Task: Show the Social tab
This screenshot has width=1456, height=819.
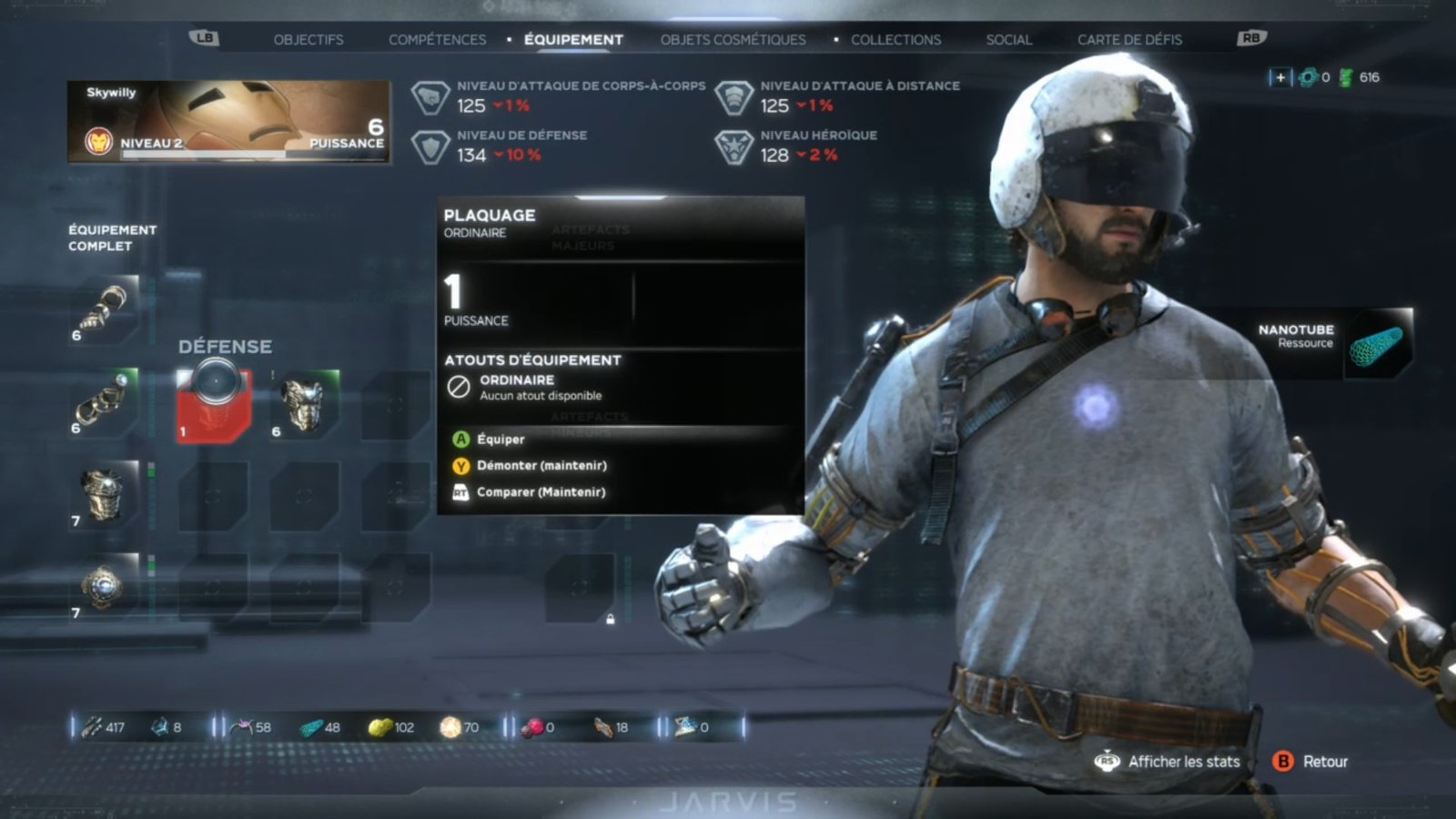Action: [1008, 40]
